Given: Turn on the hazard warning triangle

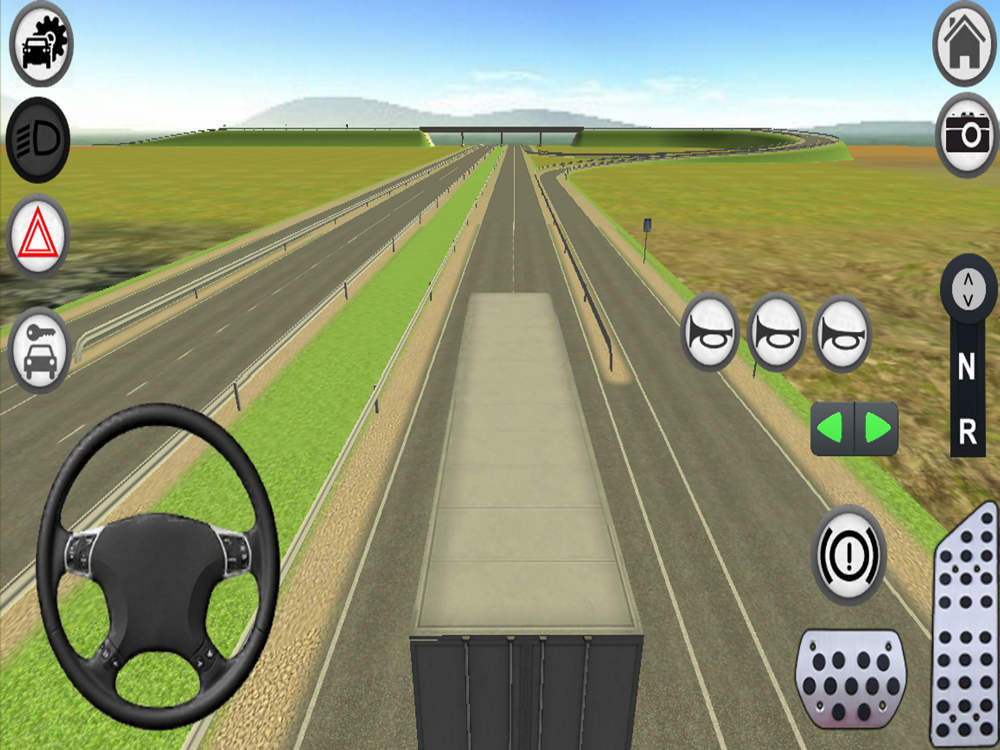Looking at the screenshot, I should [x=39, y=237].
